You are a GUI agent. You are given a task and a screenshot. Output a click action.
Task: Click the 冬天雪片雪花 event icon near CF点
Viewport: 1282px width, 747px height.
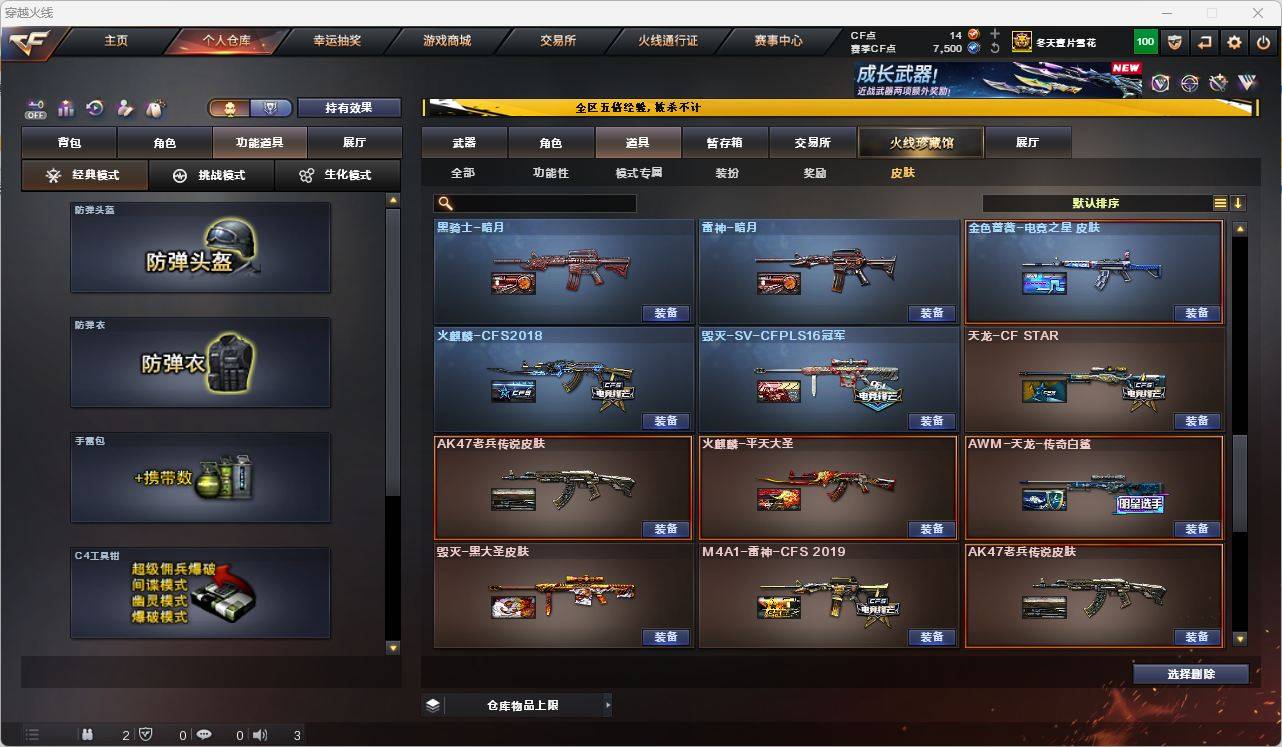click(1021, 41)
